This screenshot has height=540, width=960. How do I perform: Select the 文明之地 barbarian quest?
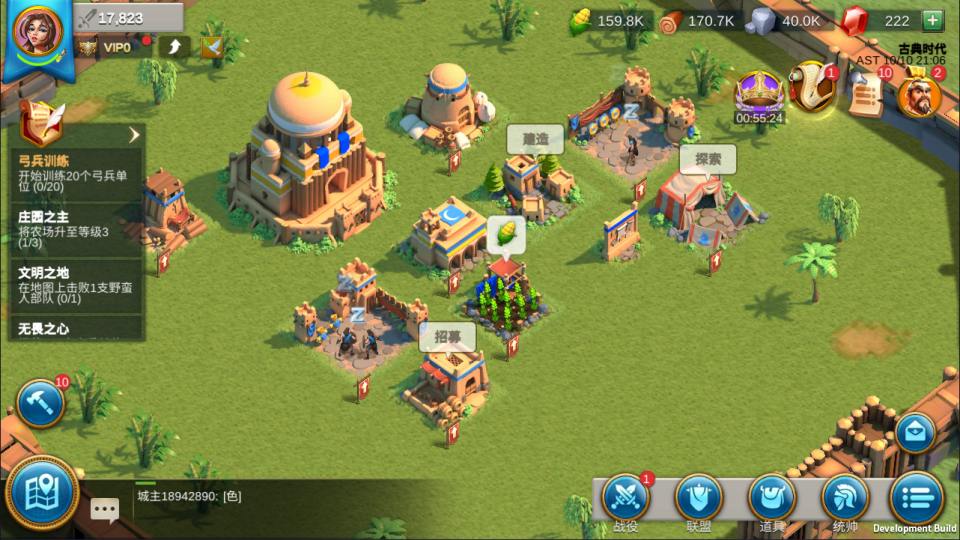pos(75,284)
